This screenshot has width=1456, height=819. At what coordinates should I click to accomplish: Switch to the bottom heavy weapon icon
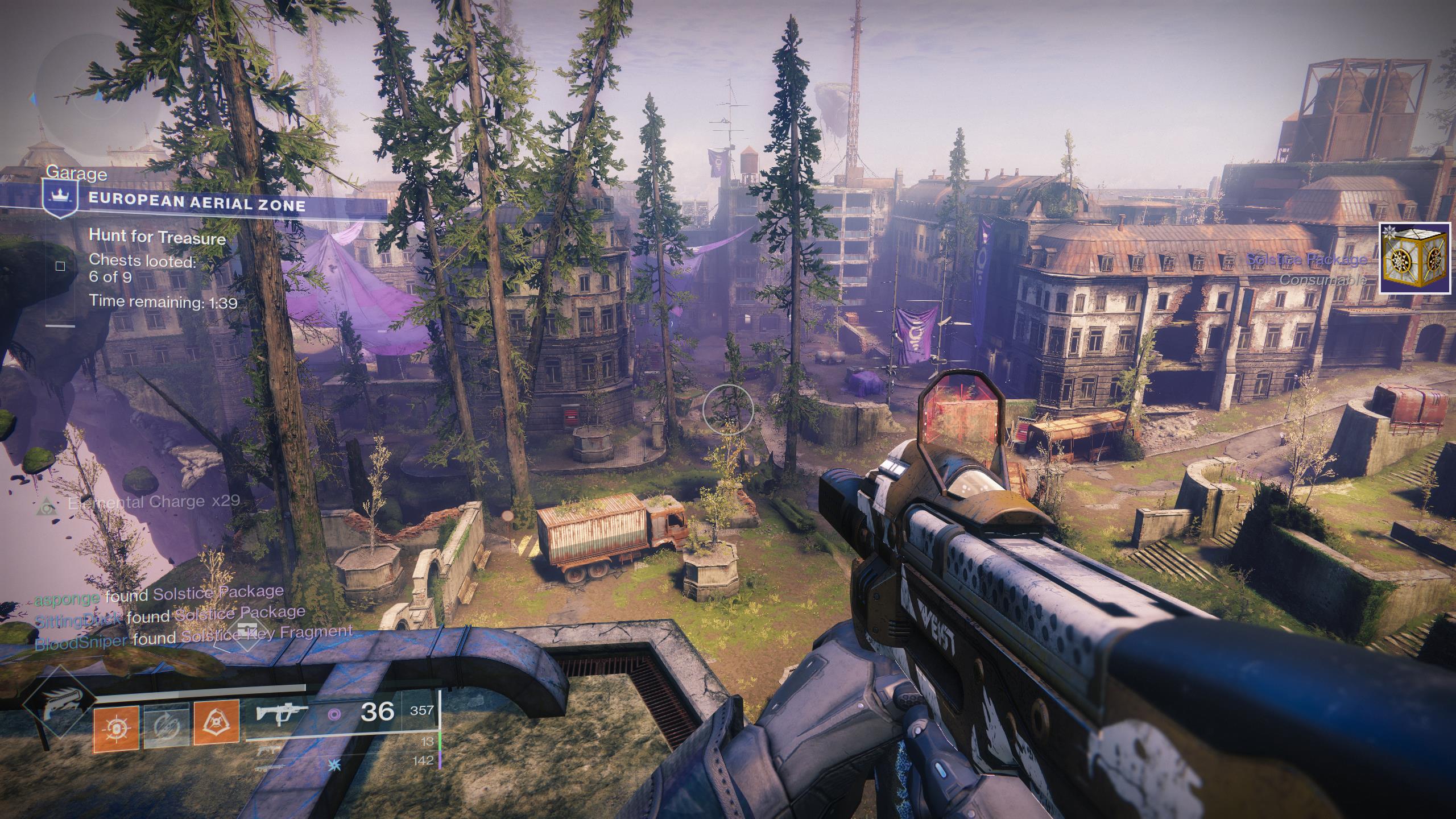pos(266,768)
